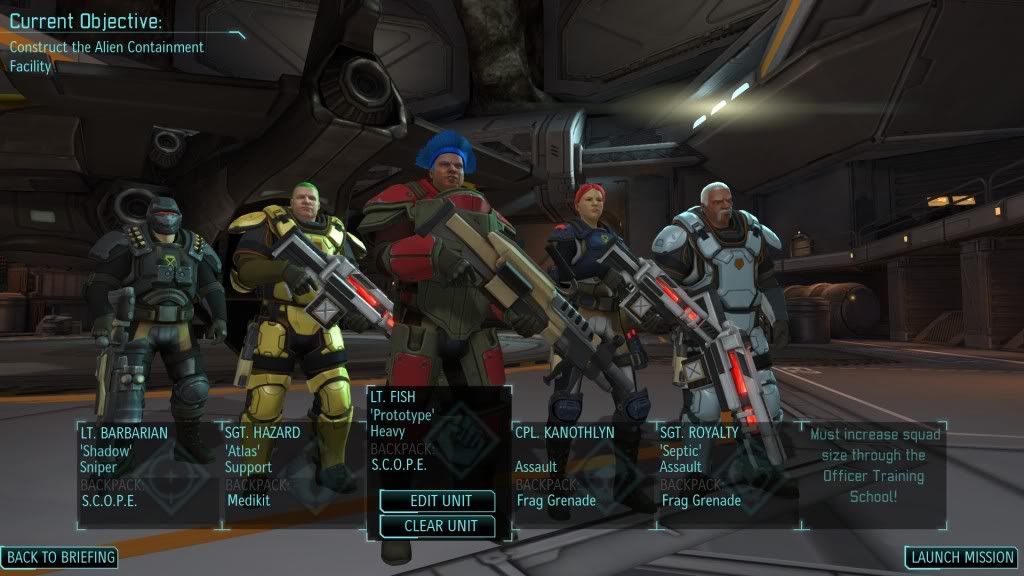Pick Cpl. Kanothlyn assault card

pos(583,472)
